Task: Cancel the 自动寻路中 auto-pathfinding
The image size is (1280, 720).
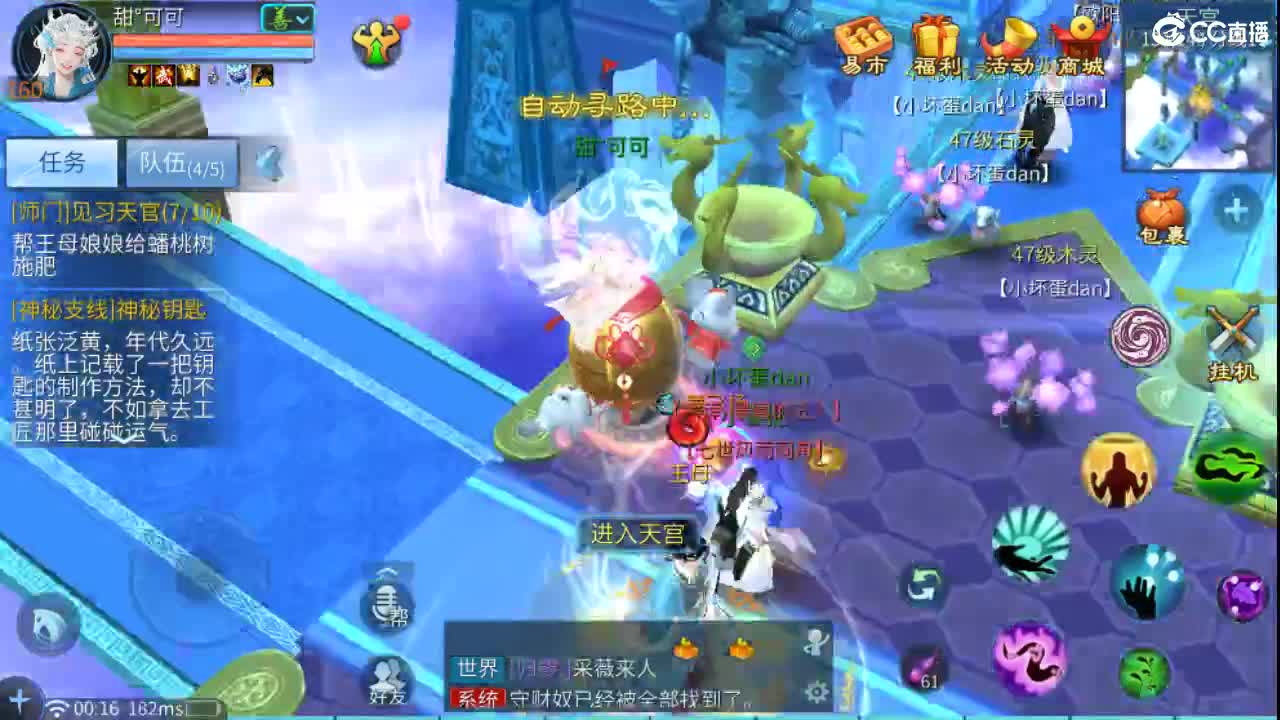Action: [x=597, y=104]
